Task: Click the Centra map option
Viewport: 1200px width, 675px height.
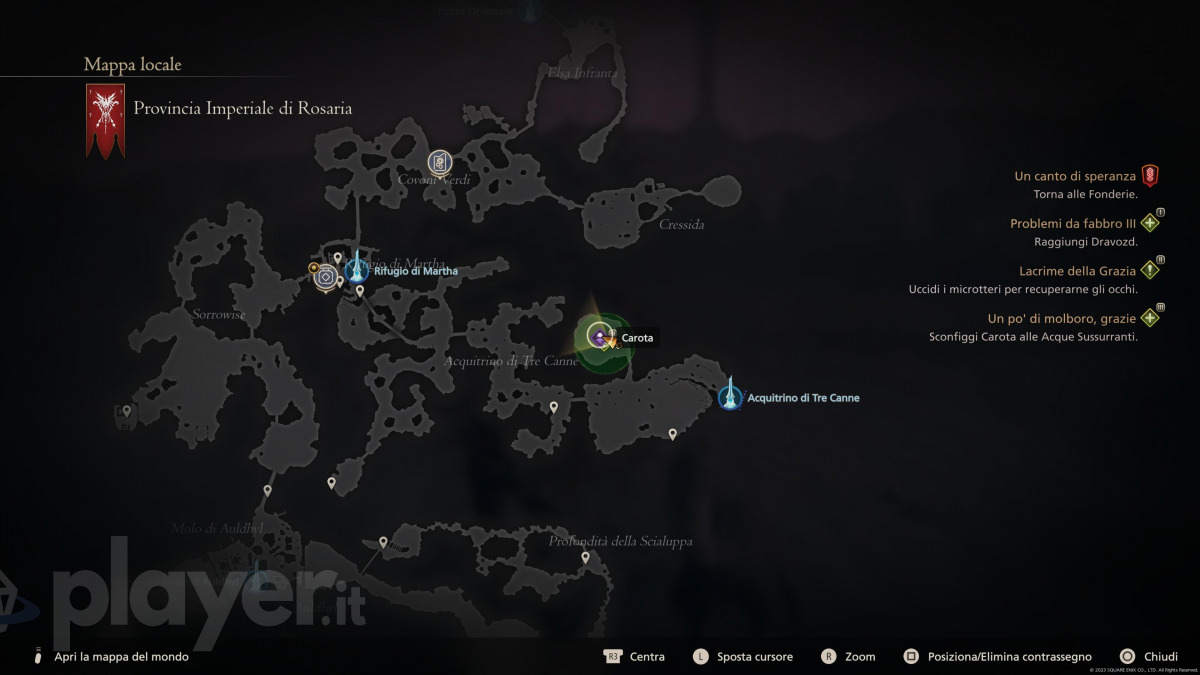Action: click(x=646, y=657)
